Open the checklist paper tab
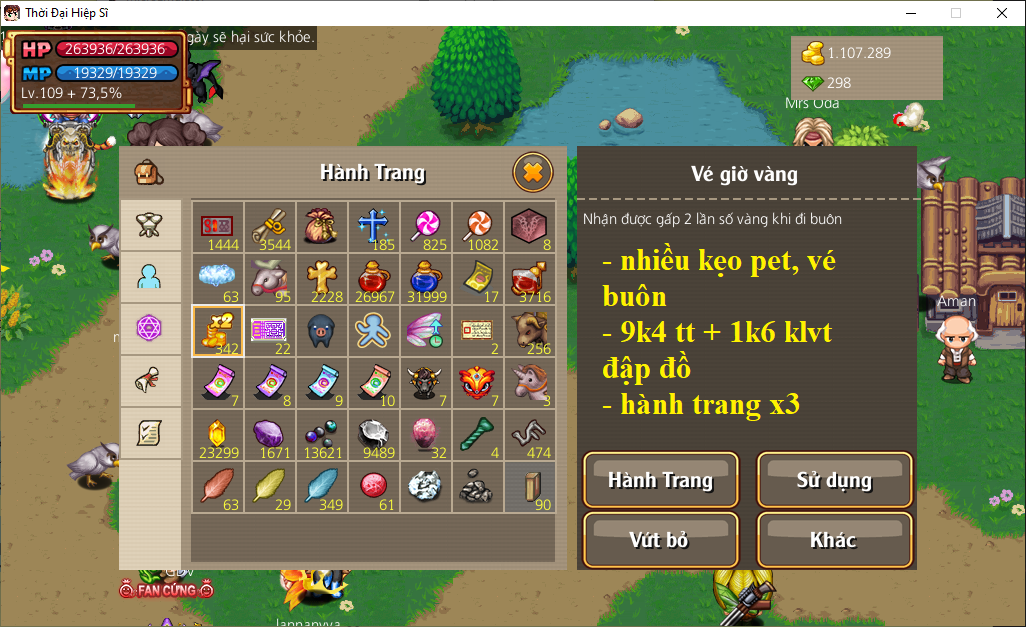The width and height of the screenshot is (1026, 627). [150, 432]
